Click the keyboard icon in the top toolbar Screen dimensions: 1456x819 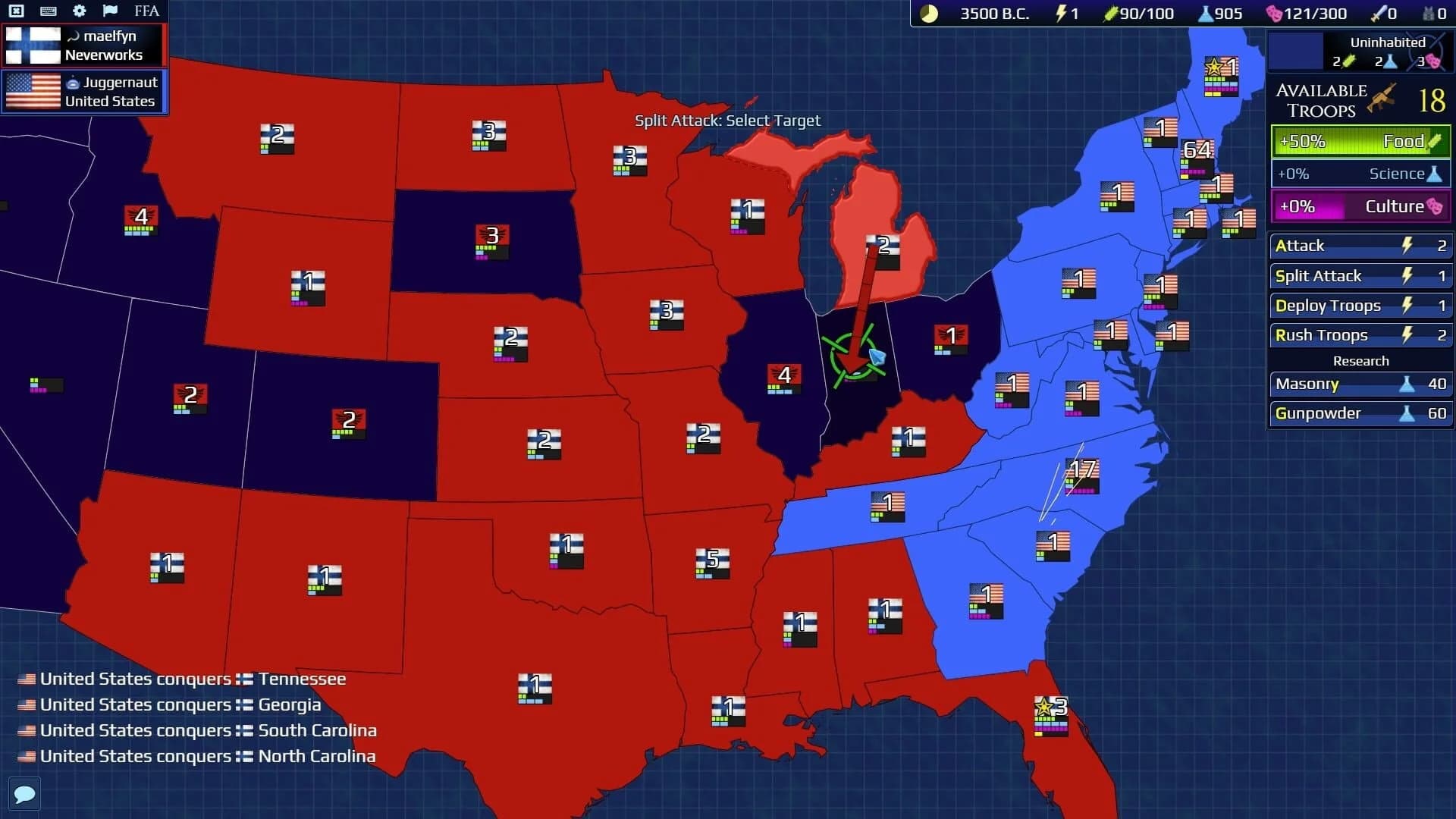(x=49, y=11)
